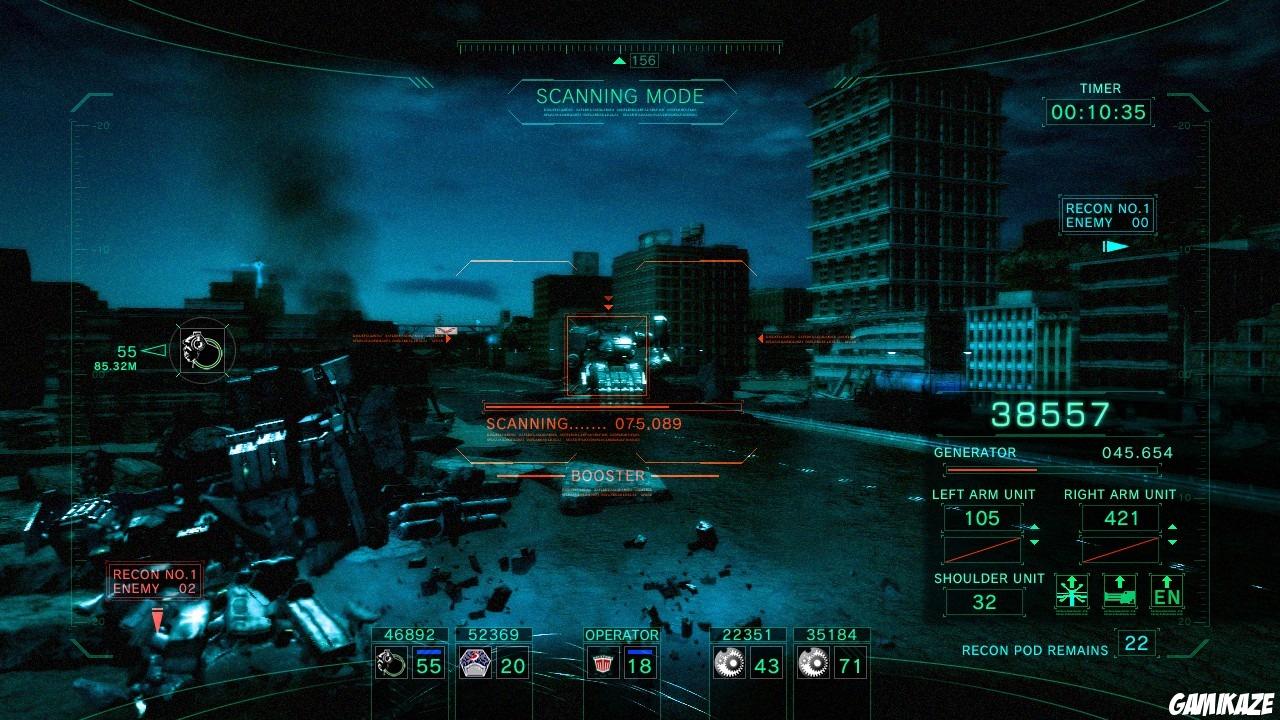Click the gear unit icon showing 71

814,663
